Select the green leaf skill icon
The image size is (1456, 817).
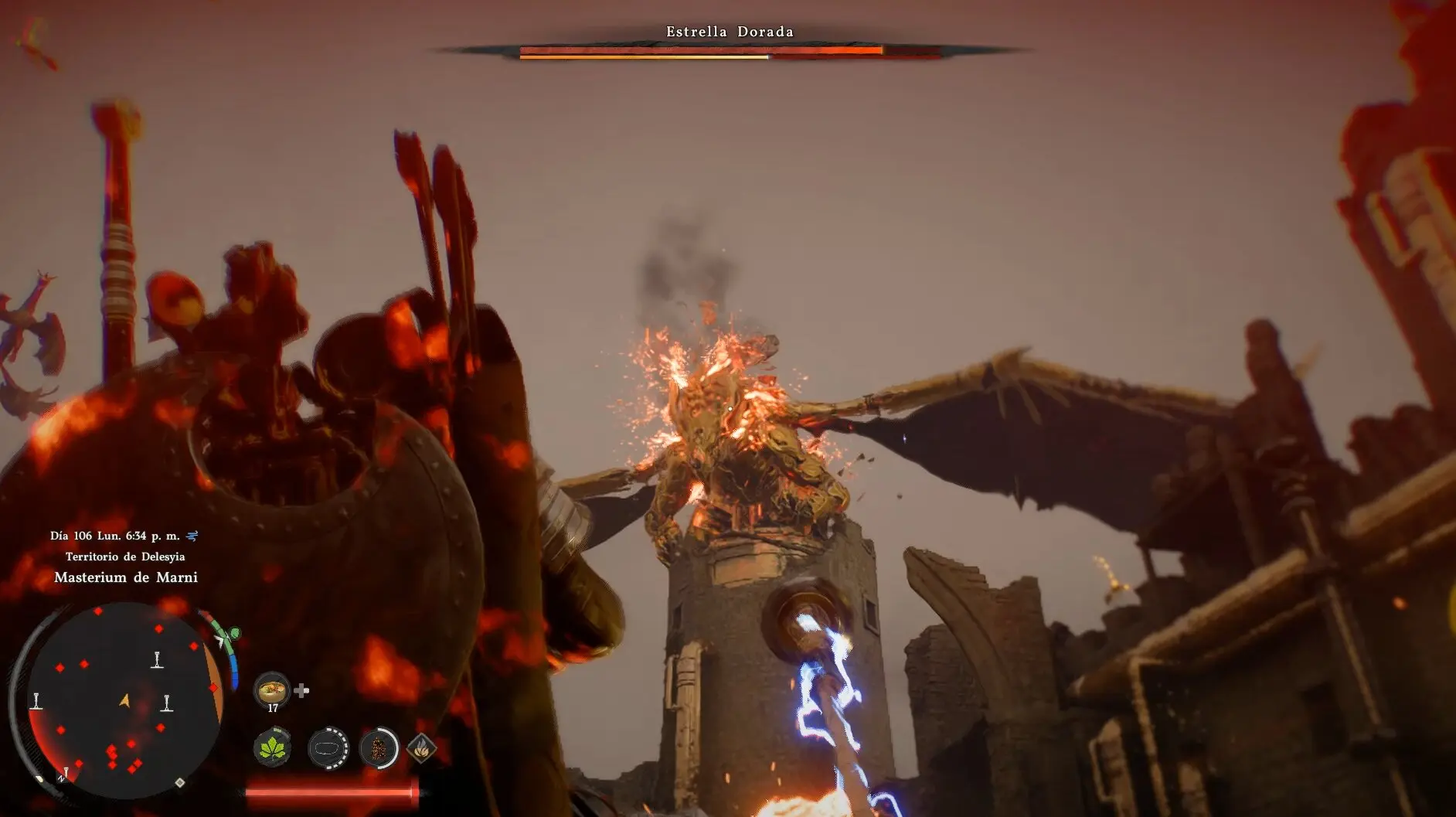(272, 748)
